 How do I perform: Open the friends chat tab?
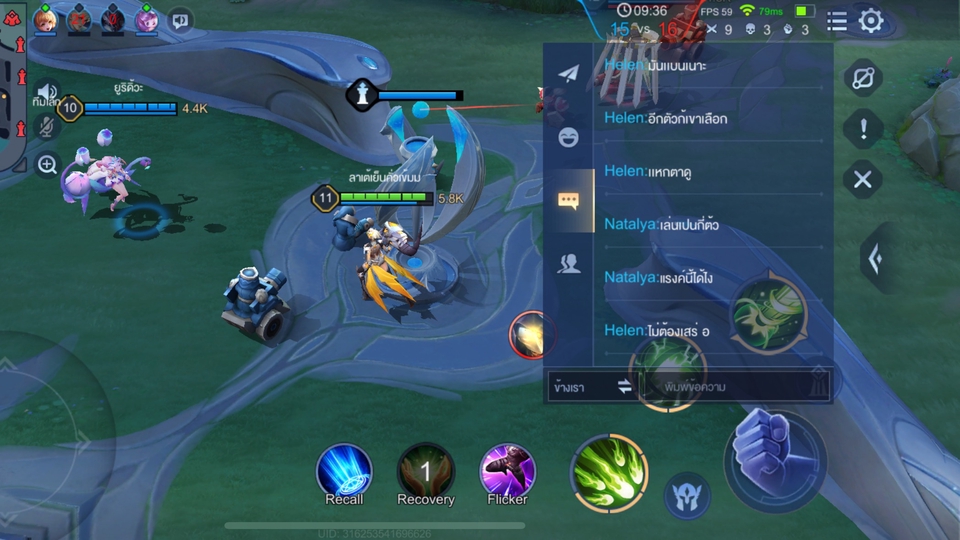coord(568,263)
